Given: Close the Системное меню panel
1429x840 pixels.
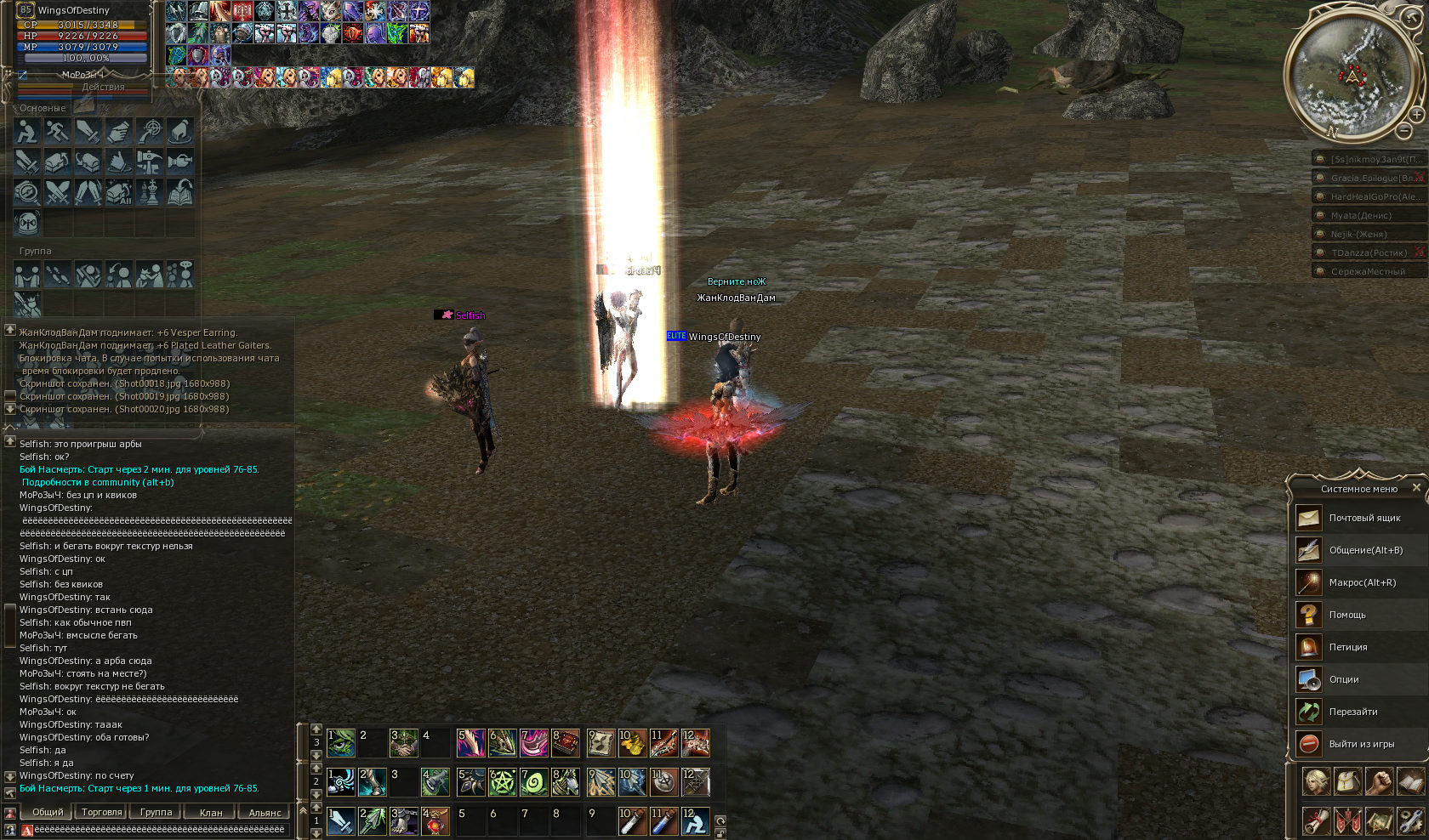Looking at the screenshot, I should coord(1416,487).
